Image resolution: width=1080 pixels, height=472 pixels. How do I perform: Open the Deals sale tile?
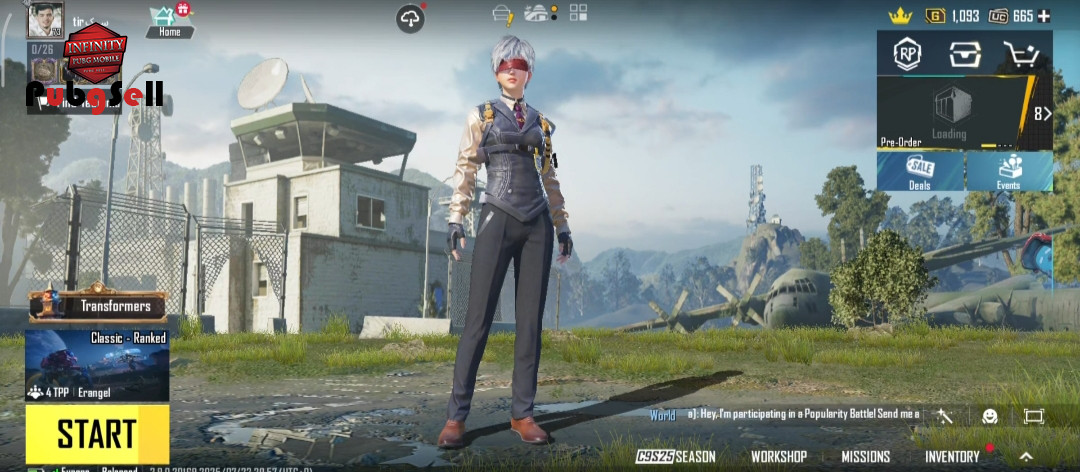pyautogui.click(x=920, y=171)
